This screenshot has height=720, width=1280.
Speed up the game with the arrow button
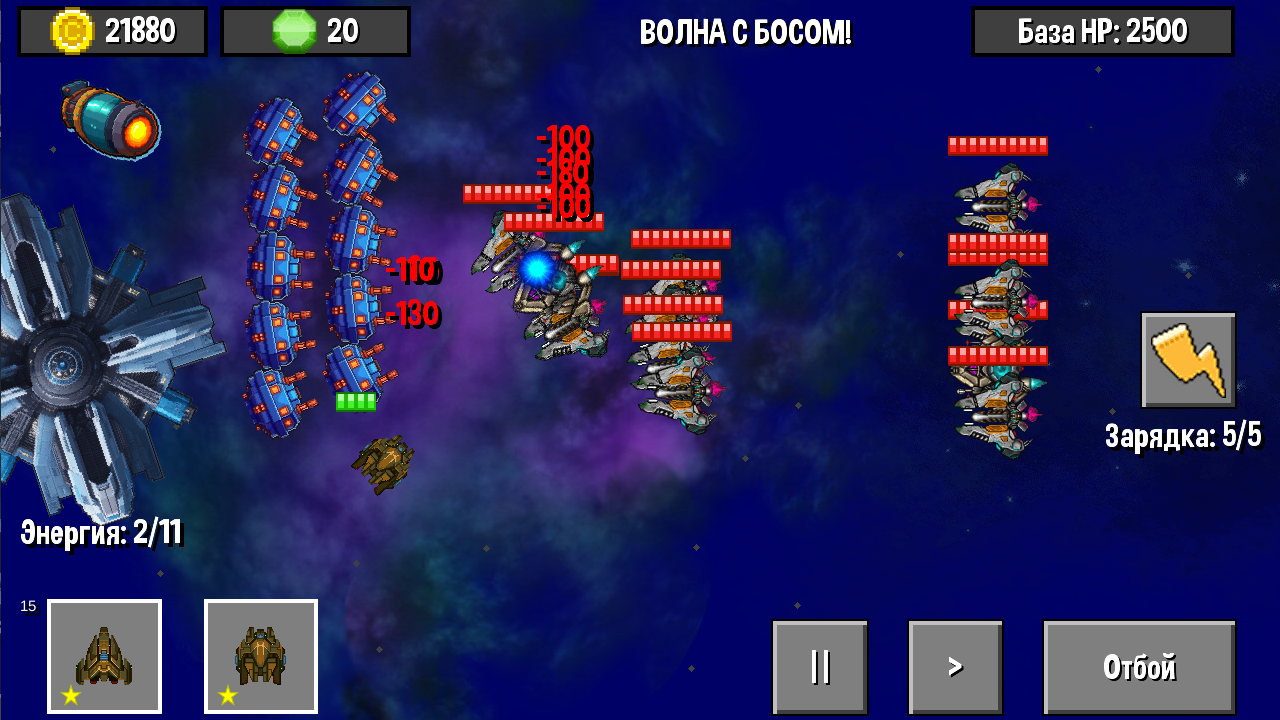(954, 665)
